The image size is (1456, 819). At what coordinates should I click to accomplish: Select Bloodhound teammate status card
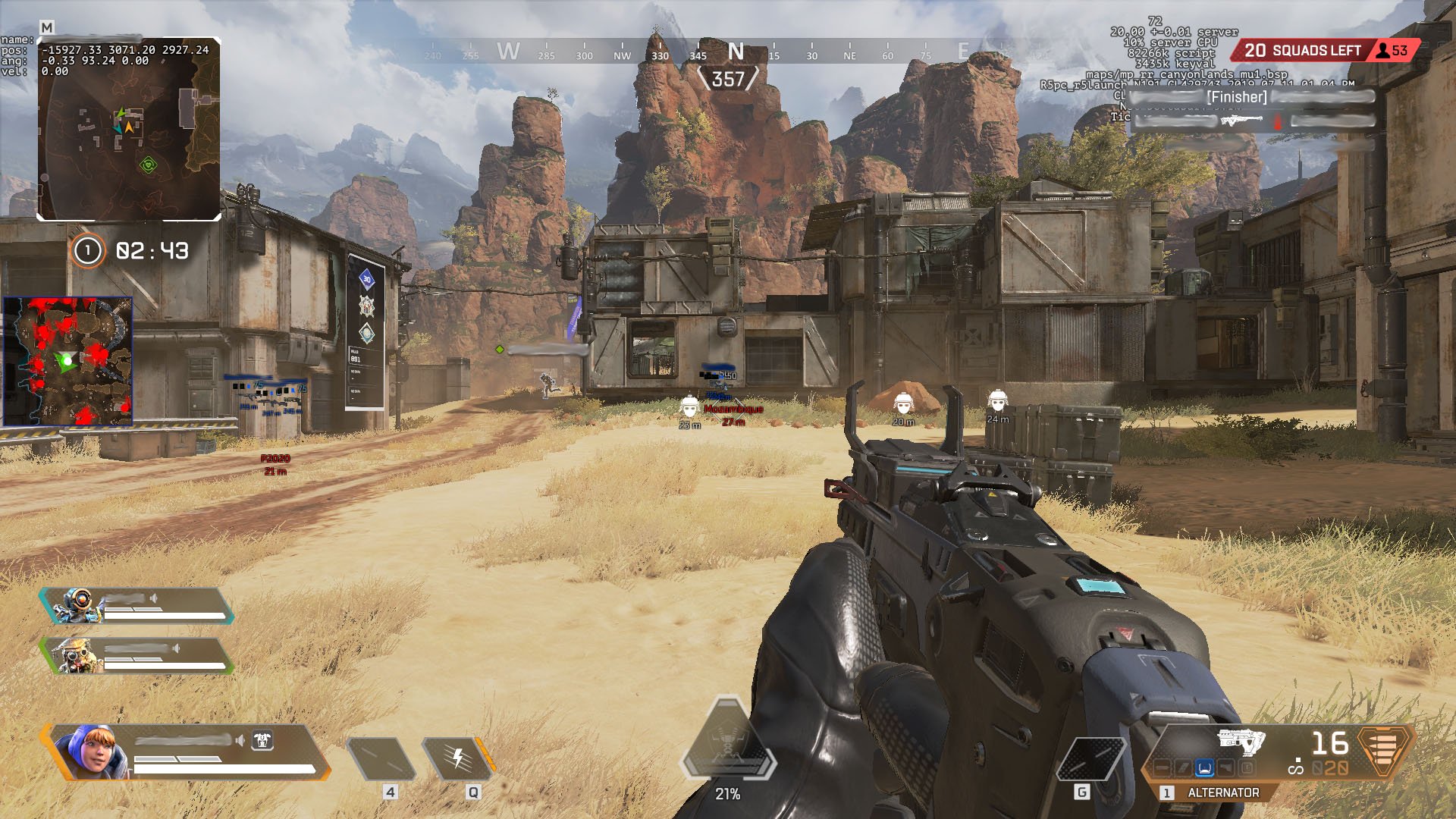tap(136, 656)
